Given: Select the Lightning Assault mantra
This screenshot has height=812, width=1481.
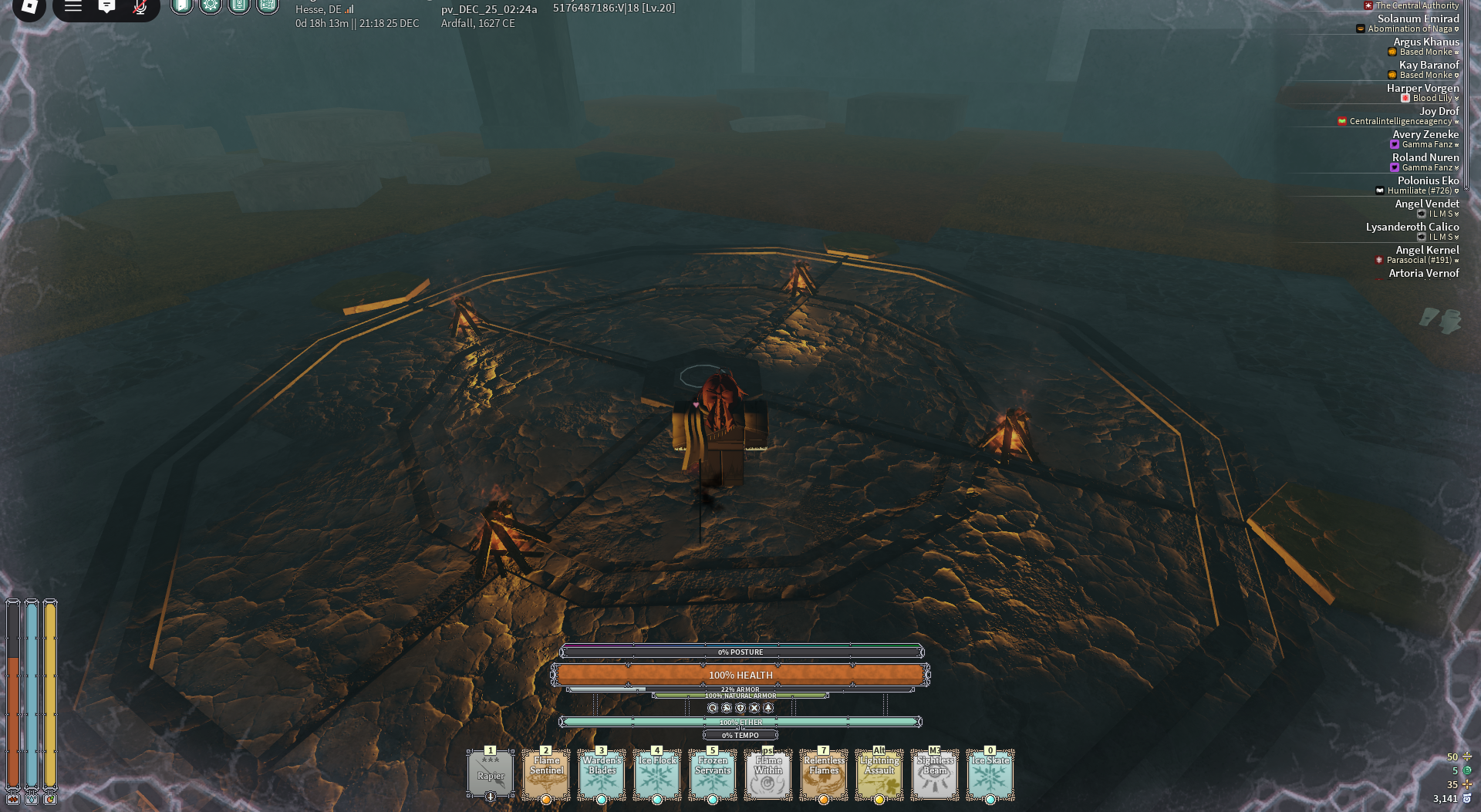Looking at the screenshot, I should click(879, 774).
